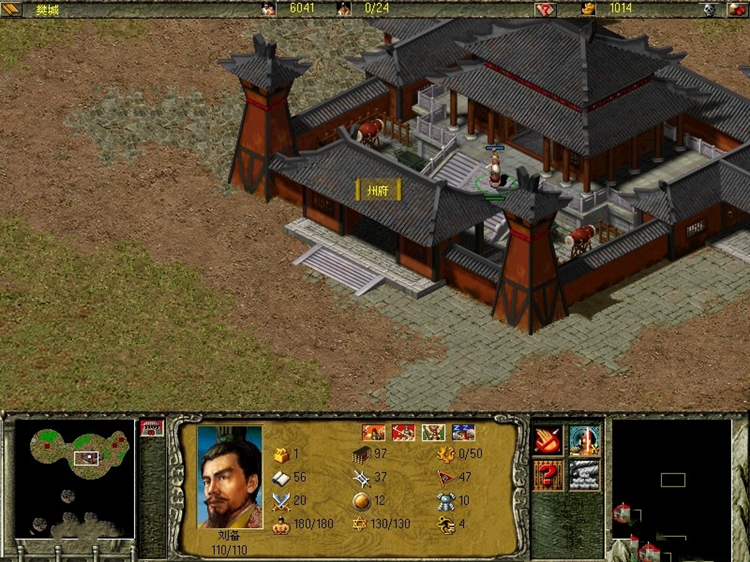The height and width of the screenshot is (562, 750).
Task: Activate the red hand stop command
Action: [547, 439]
